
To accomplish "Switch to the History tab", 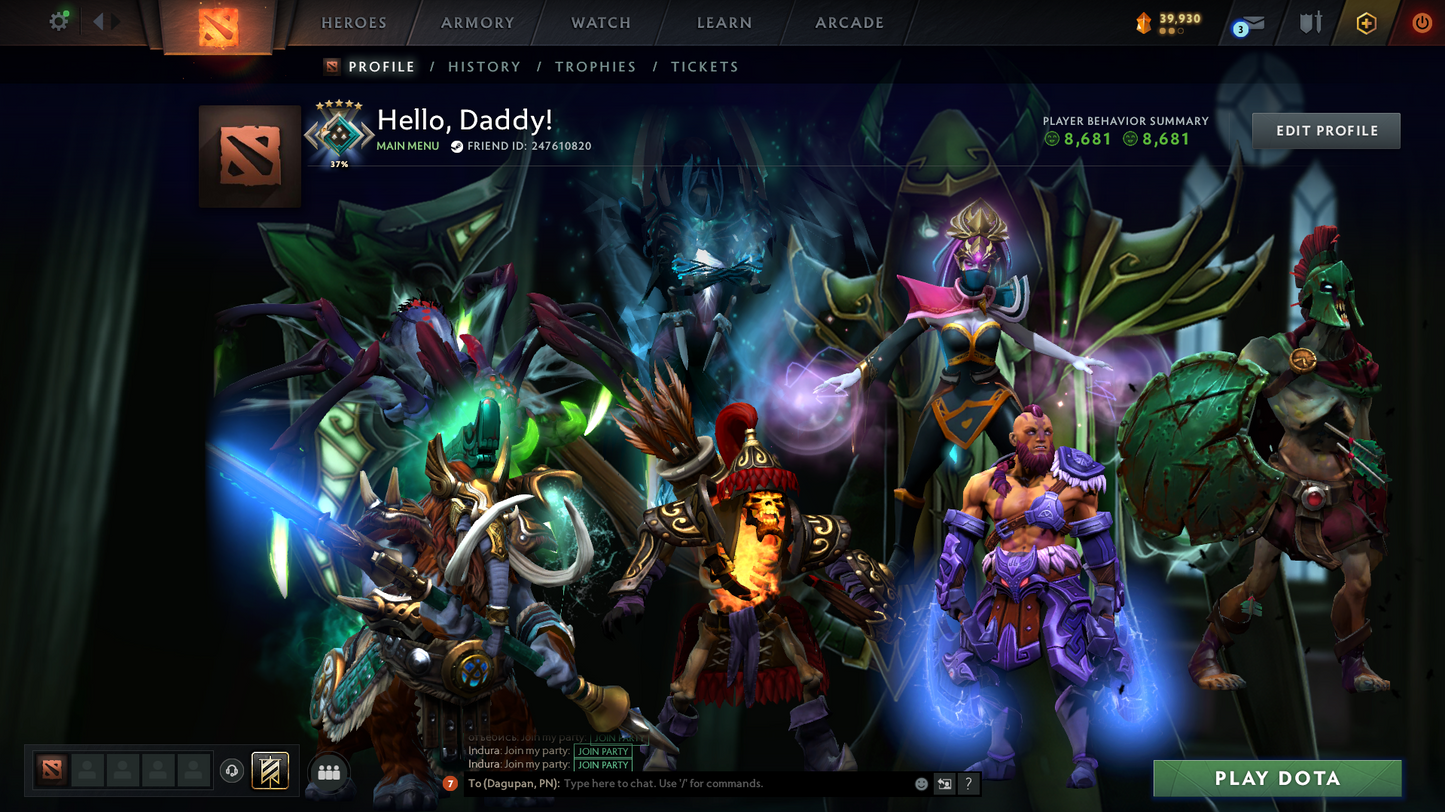I will point(484,67).
